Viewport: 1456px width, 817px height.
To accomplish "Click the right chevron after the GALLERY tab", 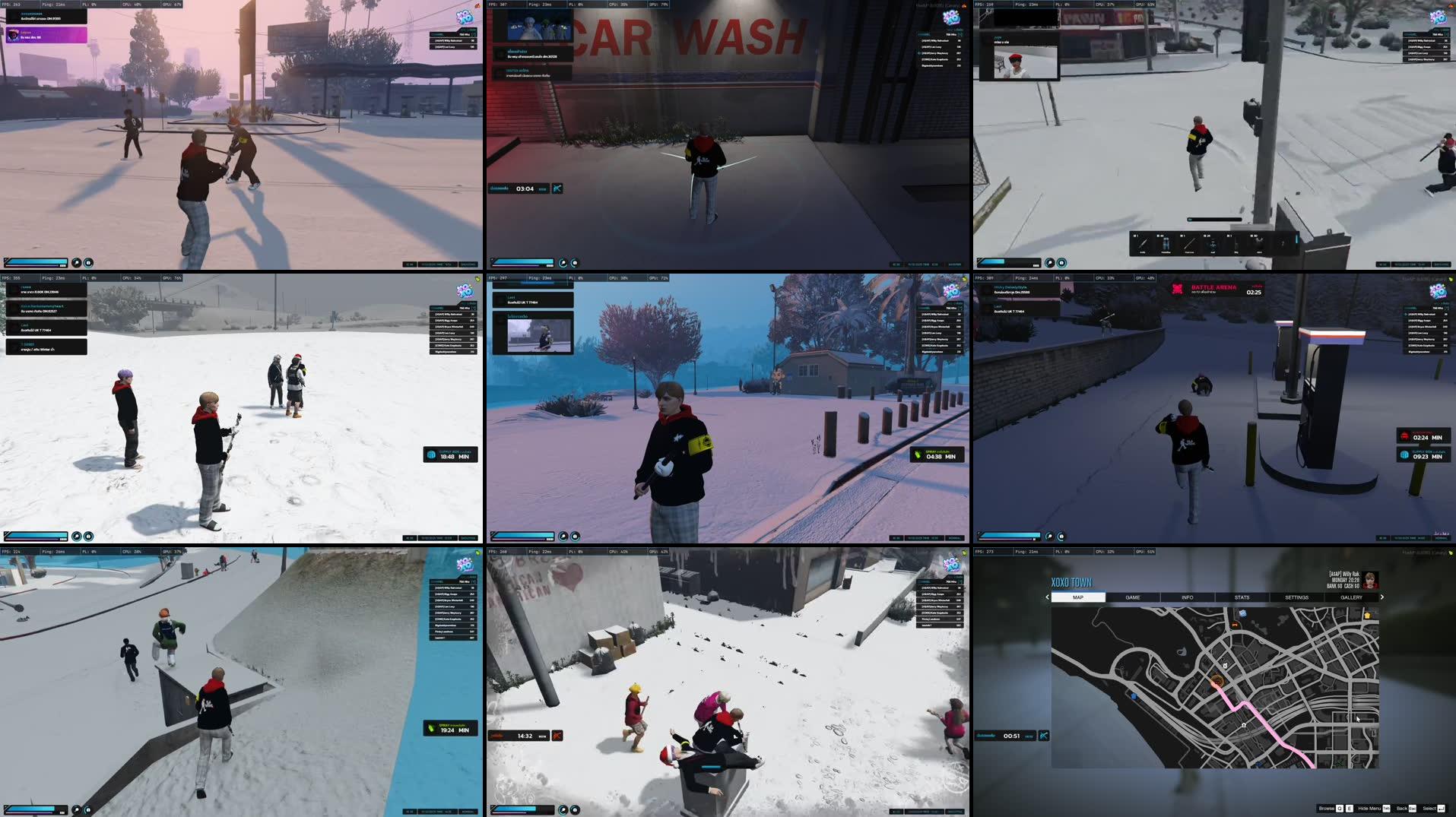I will (1381, 598).
